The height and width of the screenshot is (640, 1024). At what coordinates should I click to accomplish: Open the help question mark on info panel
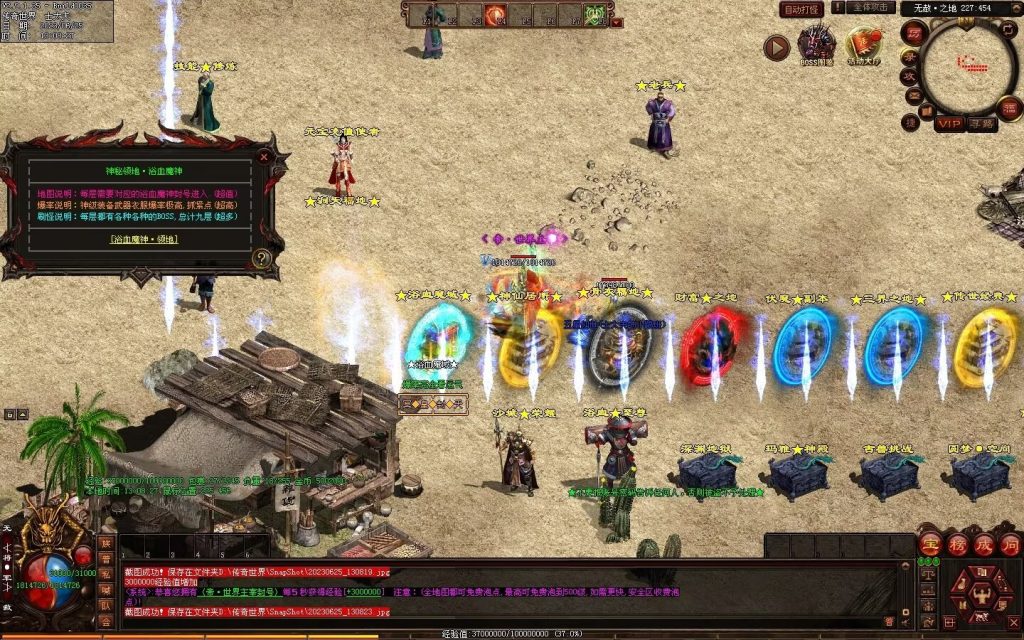tap(262, 258)
